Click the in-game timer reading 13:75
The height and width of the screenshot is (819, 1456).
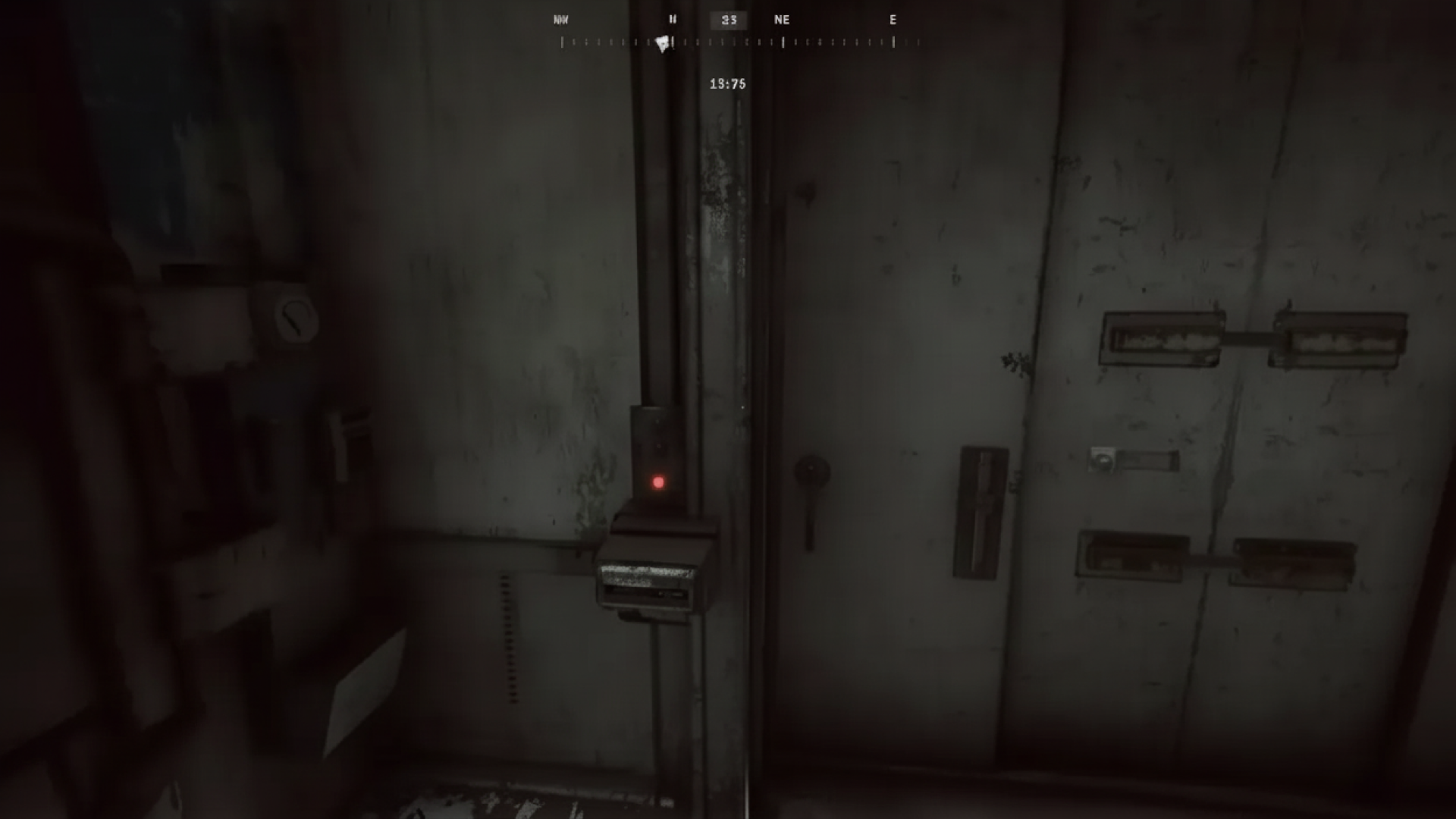tap(728, 84)
